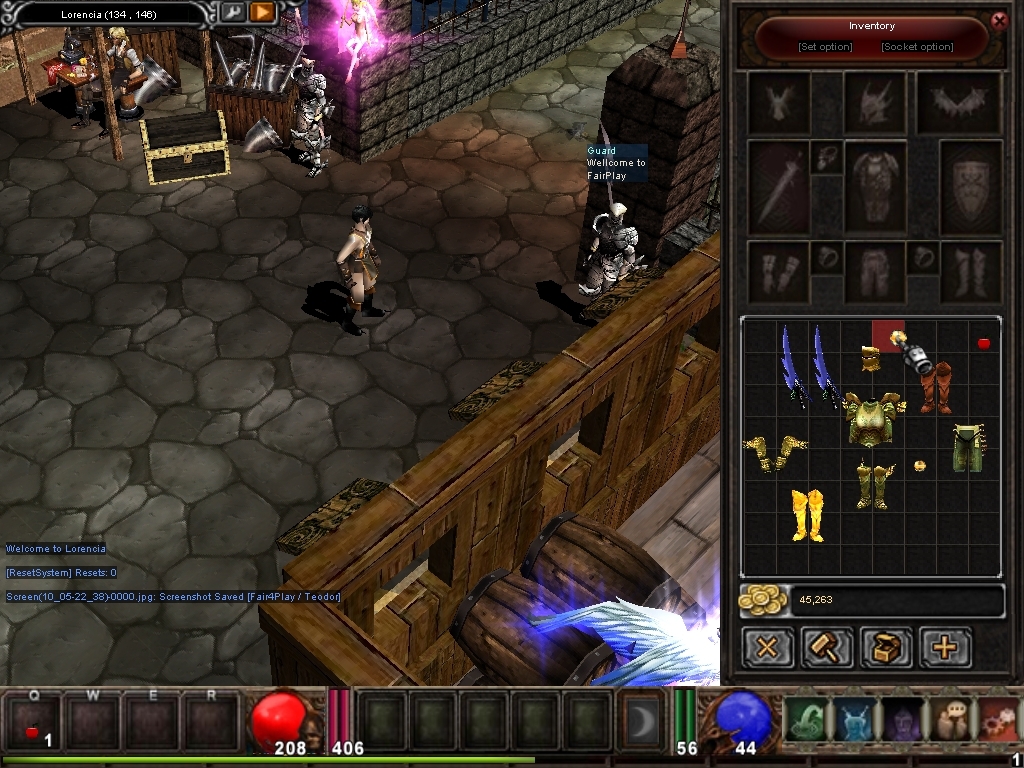Select the golden gauntlets in the inventory

[x=774, y=452]
